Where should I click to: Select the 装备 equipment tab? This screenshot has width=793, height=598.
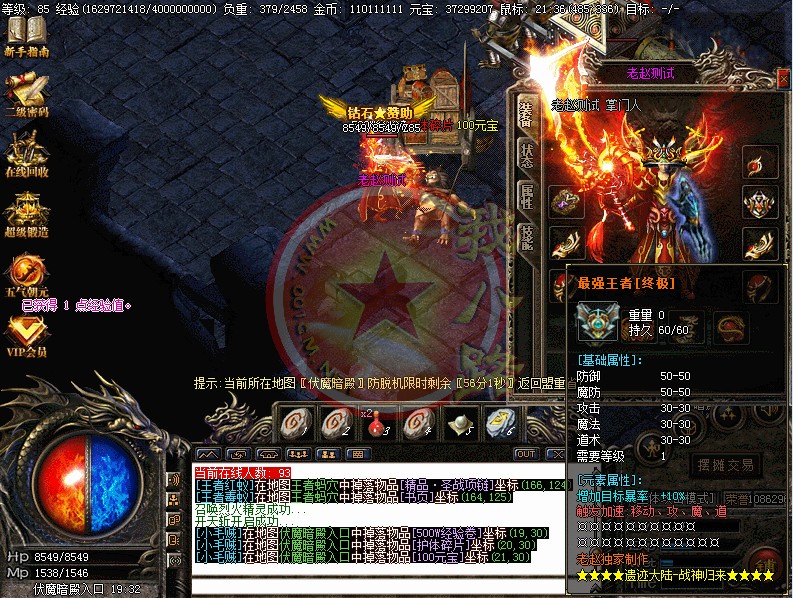click(526, 115)
